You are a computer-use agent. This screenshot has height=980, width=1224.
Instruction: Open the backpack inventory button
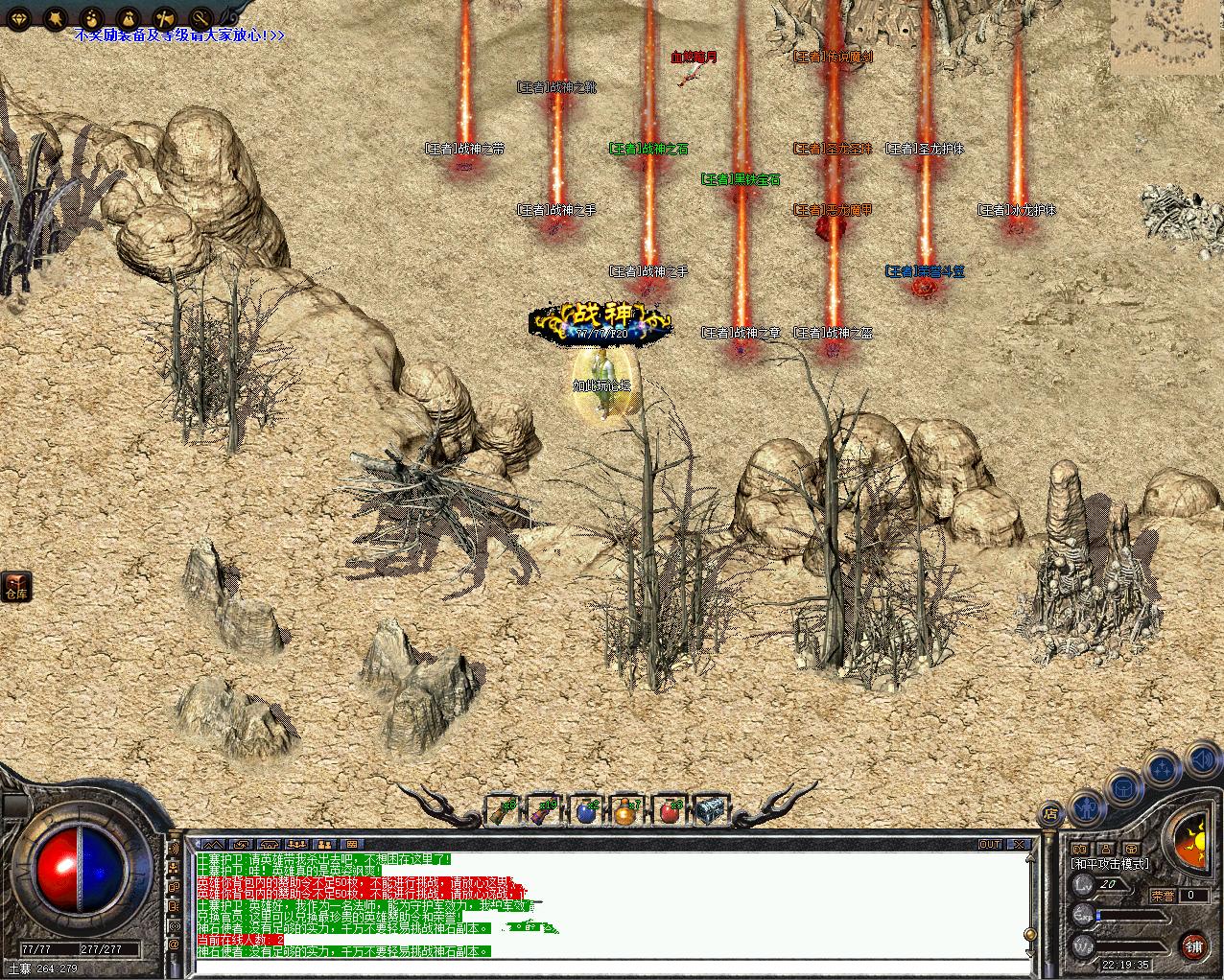click(1121, 786)
